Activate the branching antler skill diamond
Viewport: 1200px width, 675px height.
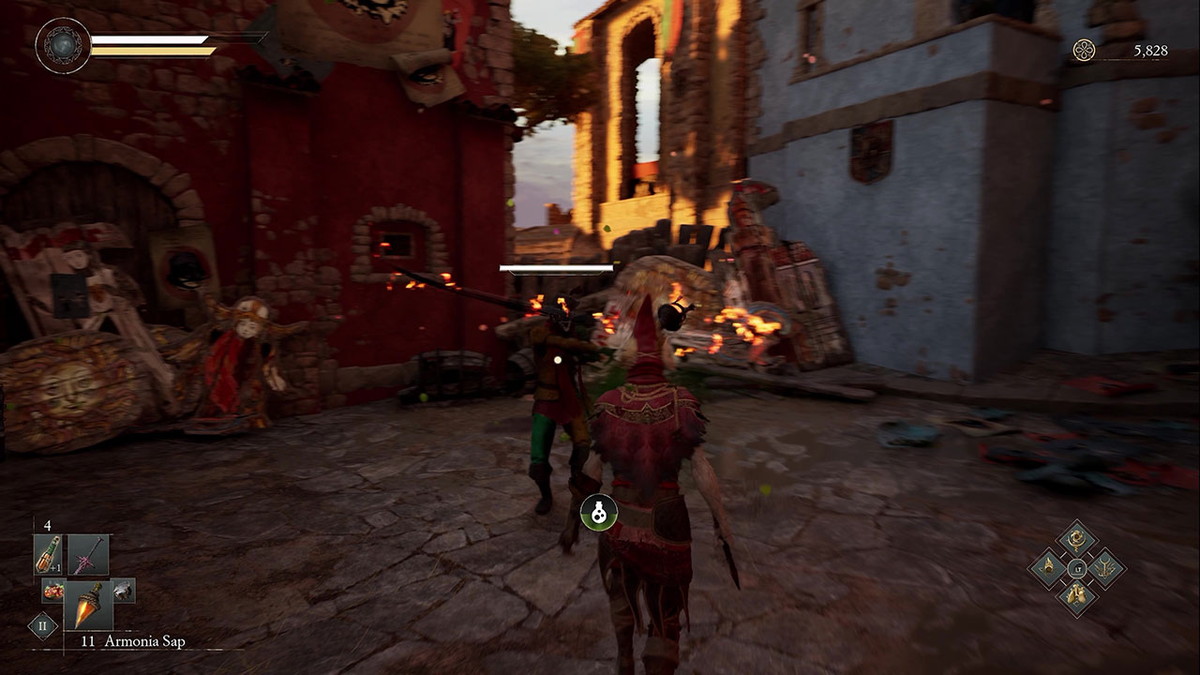[1105, 568]
